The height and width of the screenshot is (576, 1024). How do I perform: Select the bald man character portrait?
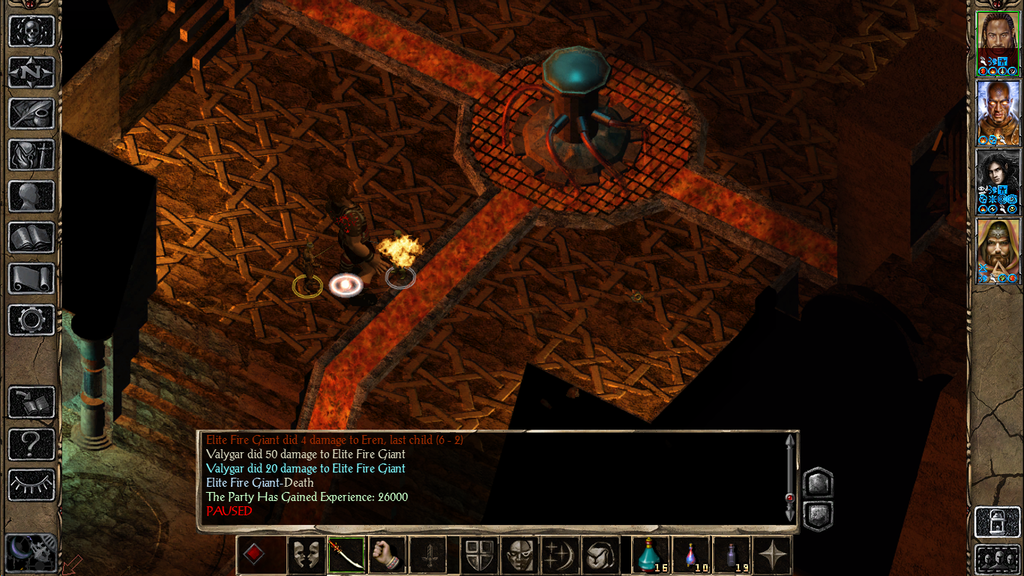pyautogui.click(x=997, y=110)
